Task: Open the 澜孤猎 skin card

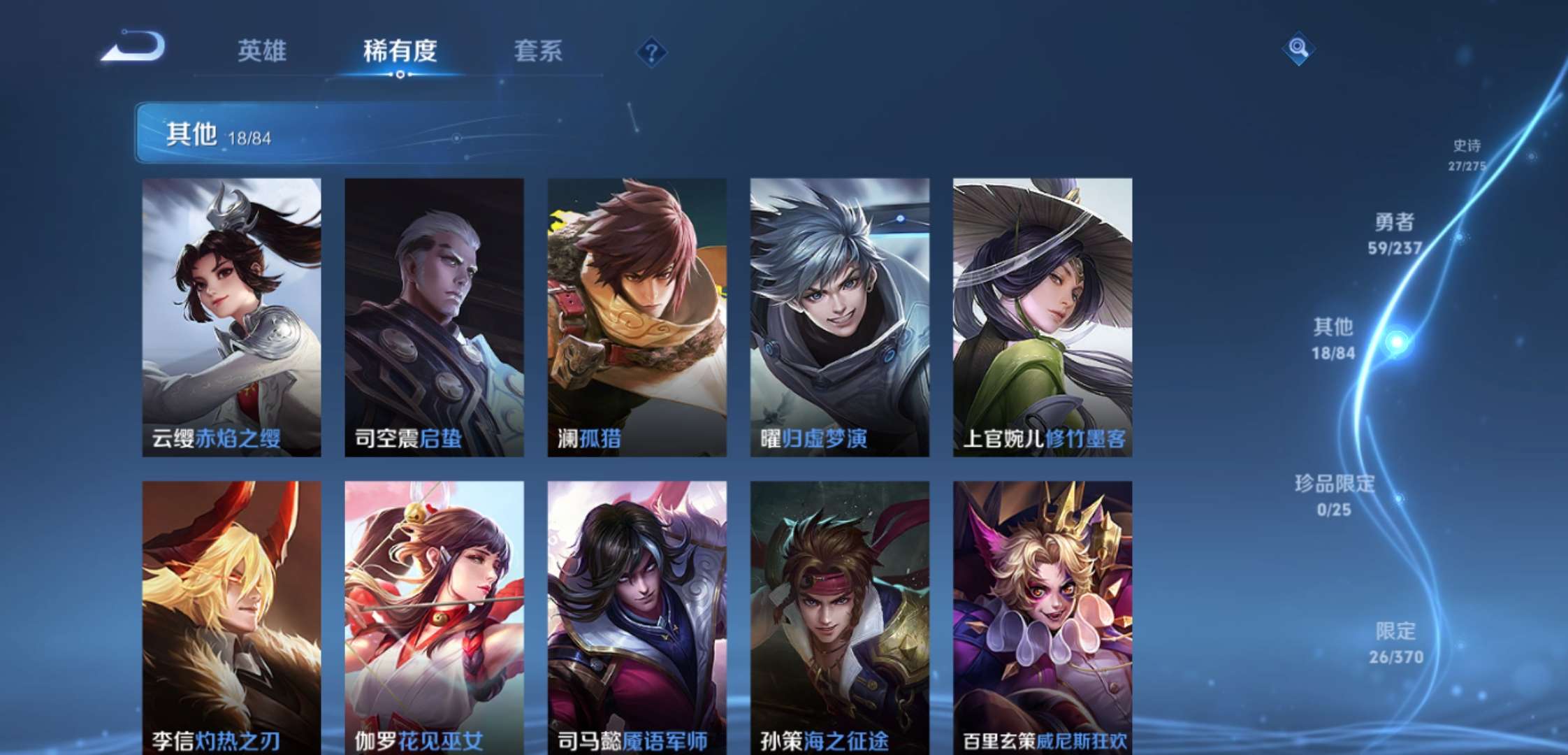Action: click(636, 315)
